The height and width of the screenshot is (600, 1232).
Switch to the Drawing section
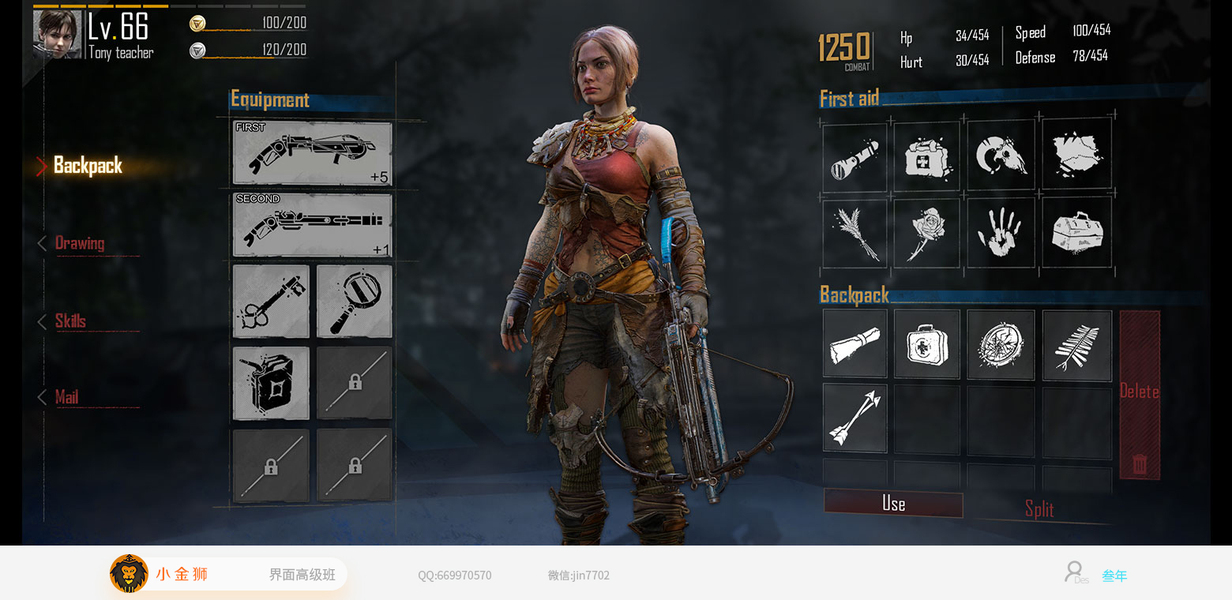(x=80, y=243)
